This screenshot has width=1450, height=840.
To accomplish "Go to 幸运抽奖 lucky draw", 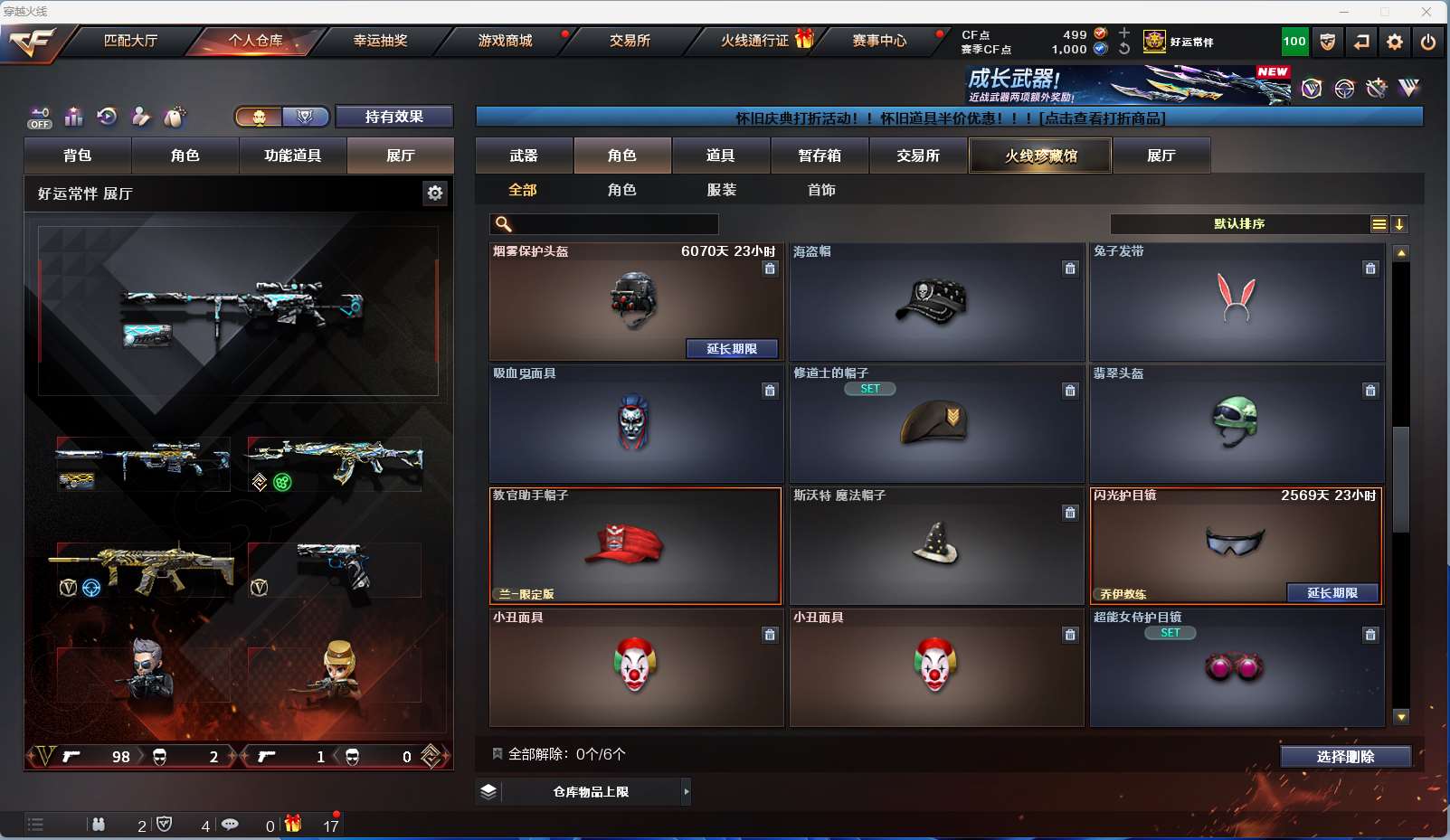I will pos(380,41).
